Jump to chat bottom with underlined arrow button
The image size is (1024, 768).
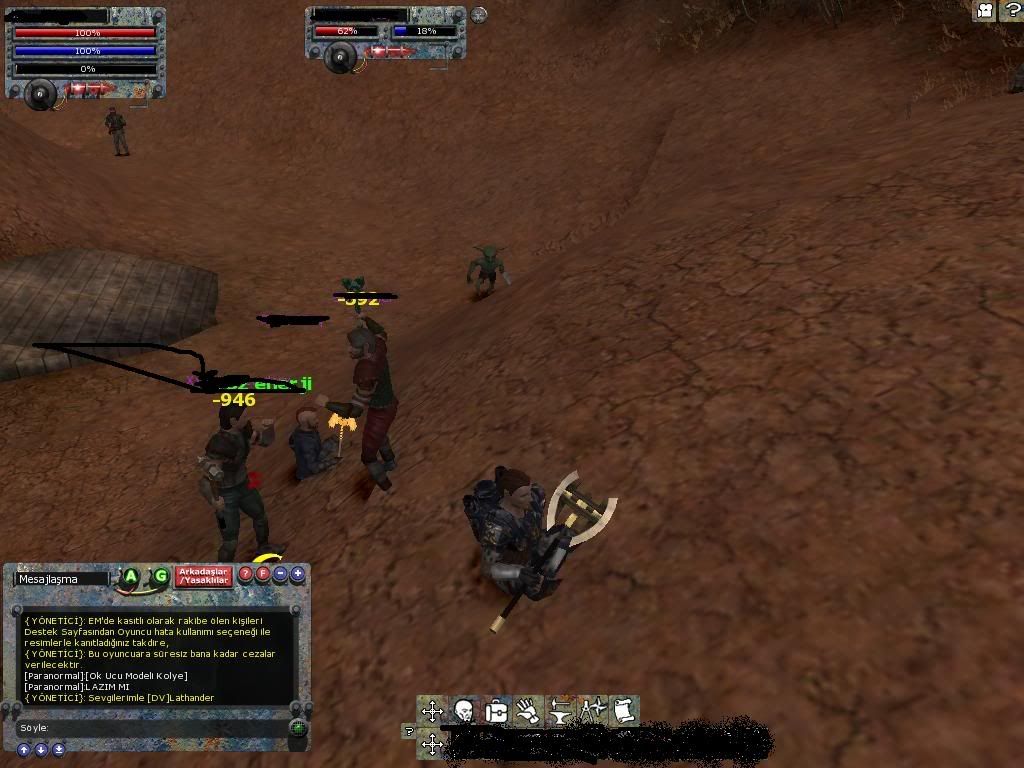(x=59, y=749)
